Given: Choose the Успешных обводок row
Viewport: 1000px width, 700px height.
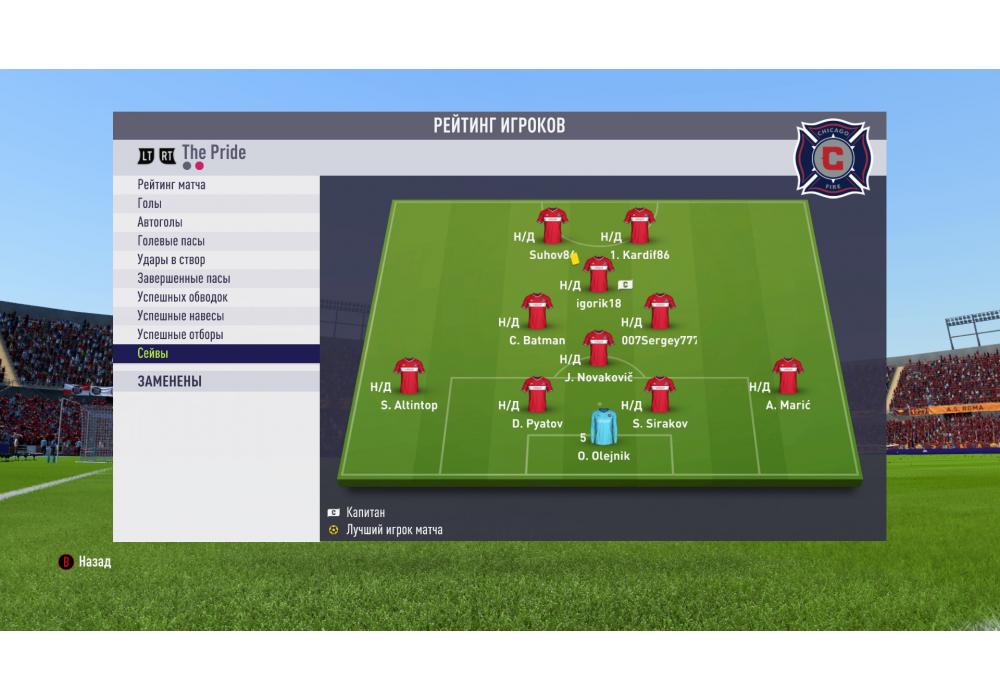Looking at the screenshot, I should pos(216,297).
